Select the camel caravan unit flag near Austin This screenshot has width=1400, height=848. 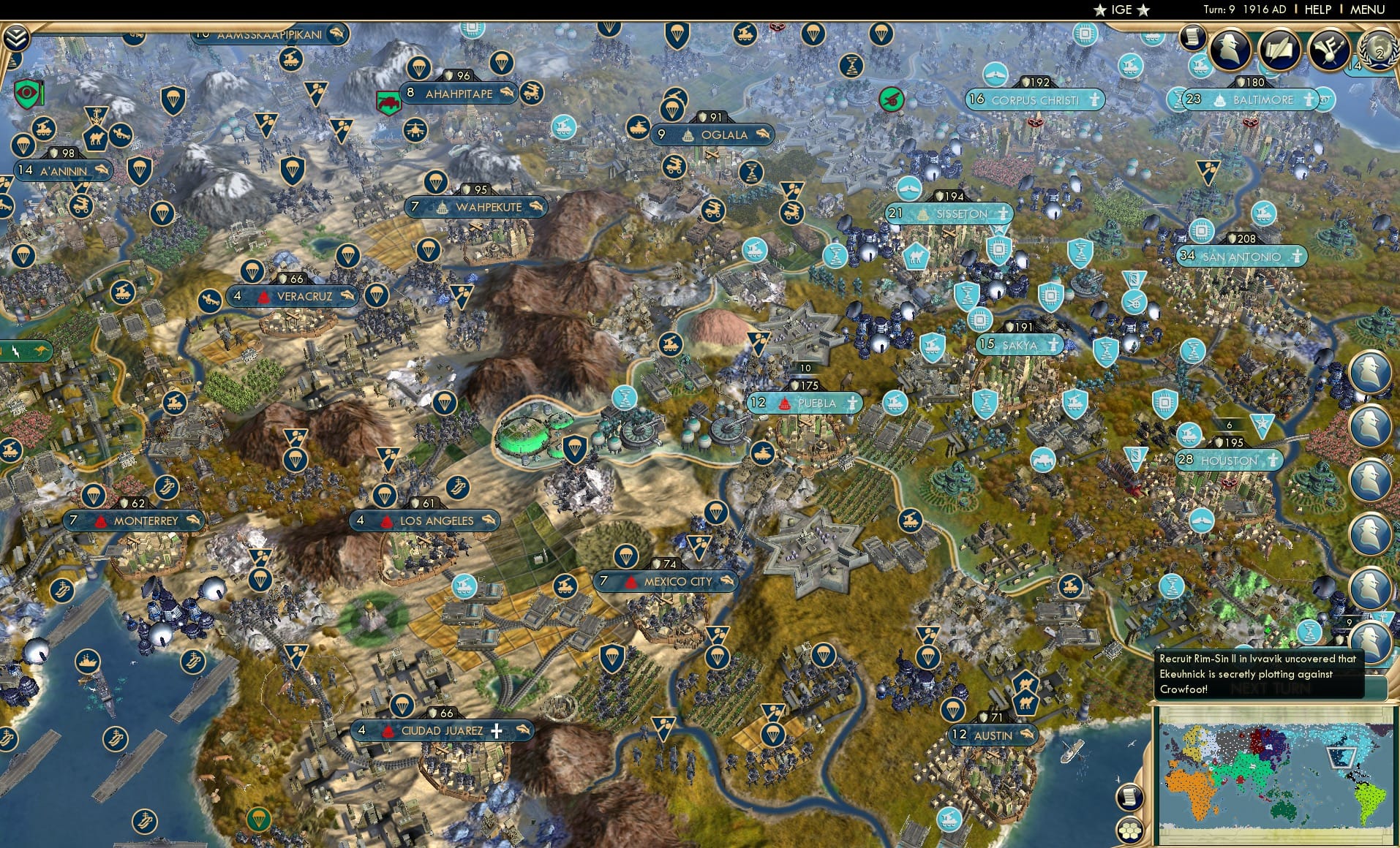(x=1025, y=683)
